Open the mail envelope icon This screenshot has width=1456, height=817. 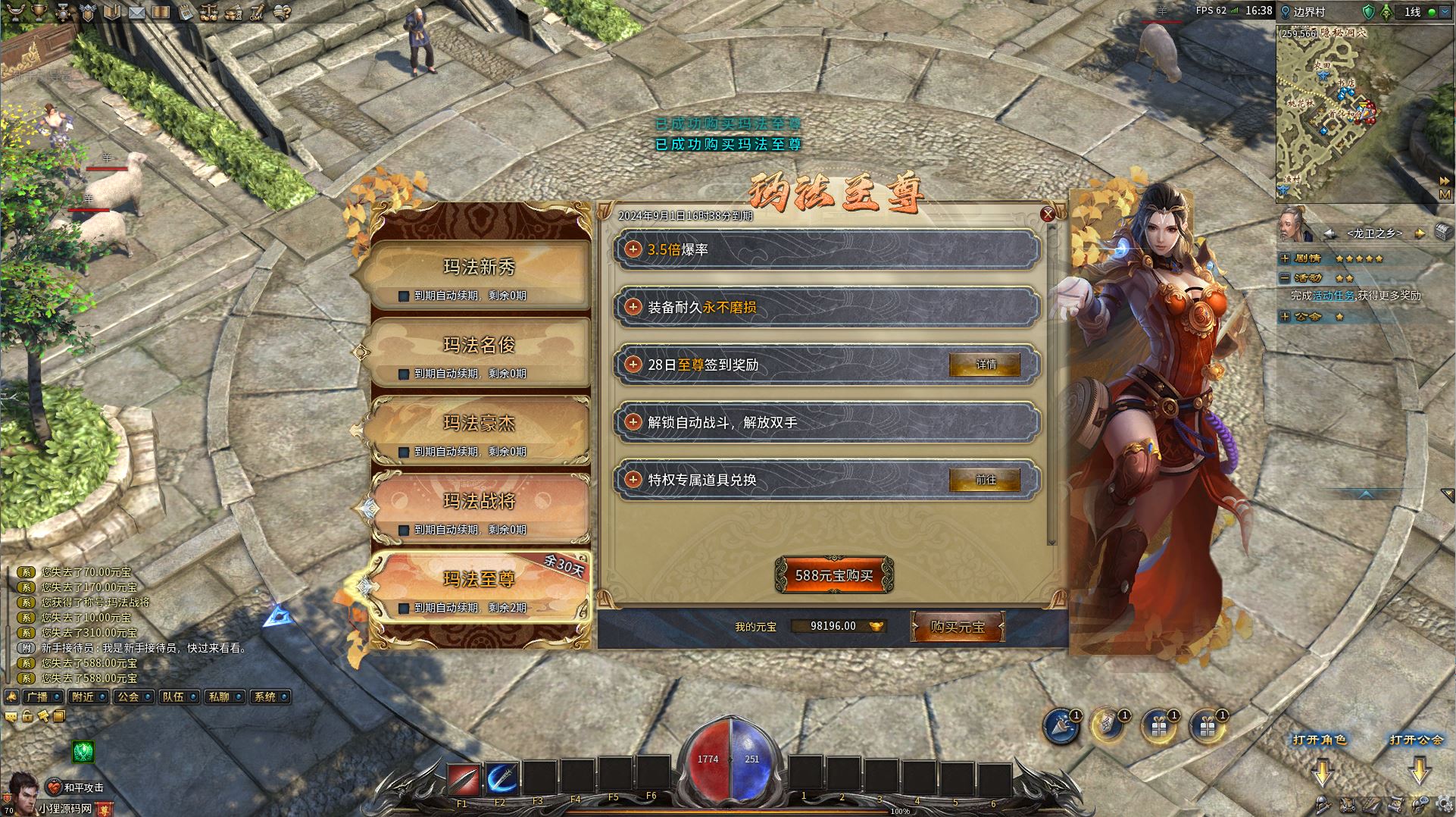137,12
